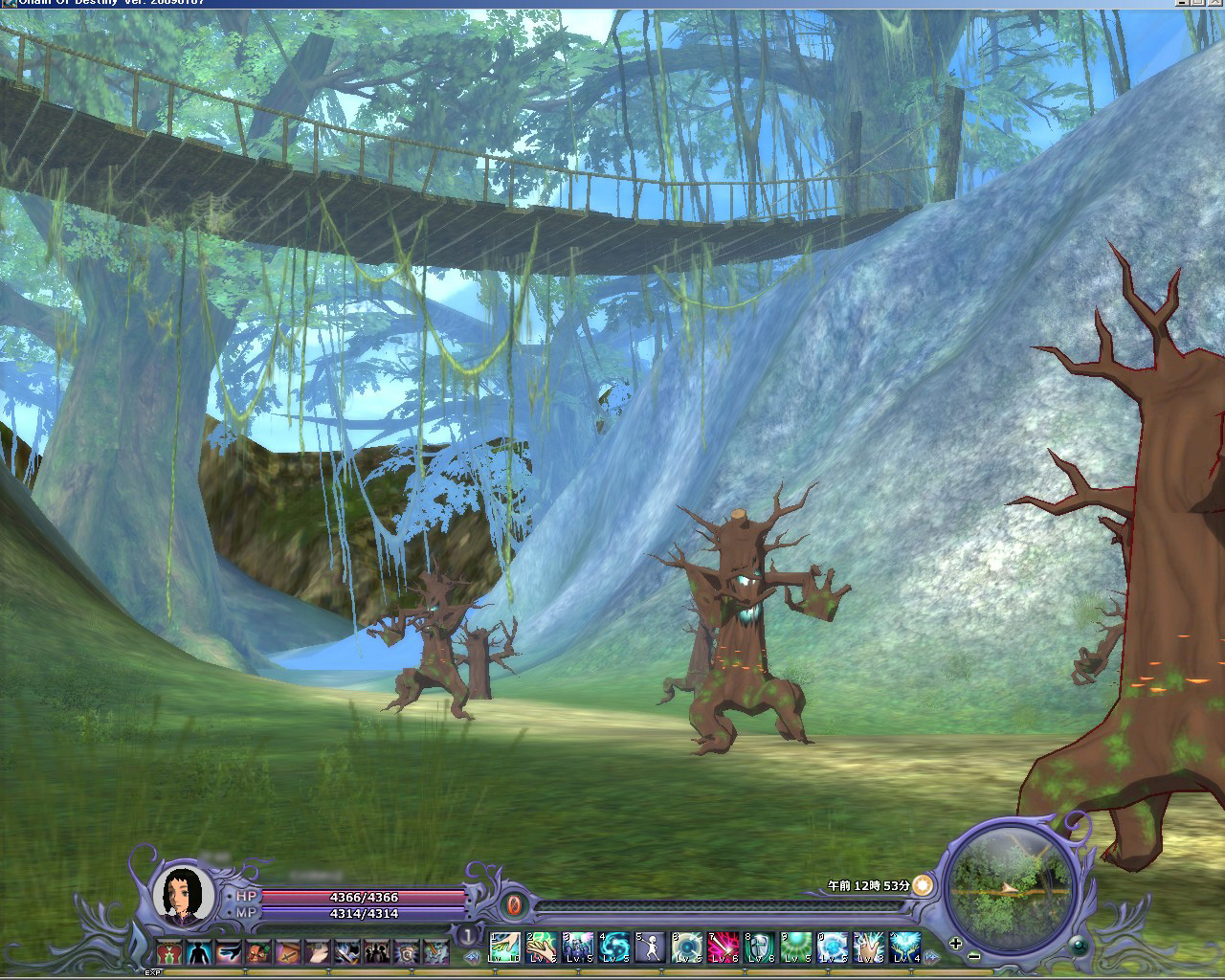Image resolution: width=1225 pixels, height=980 pixels.
Task: Click the minimap zoom-out minus button
Action: point(974,955)
